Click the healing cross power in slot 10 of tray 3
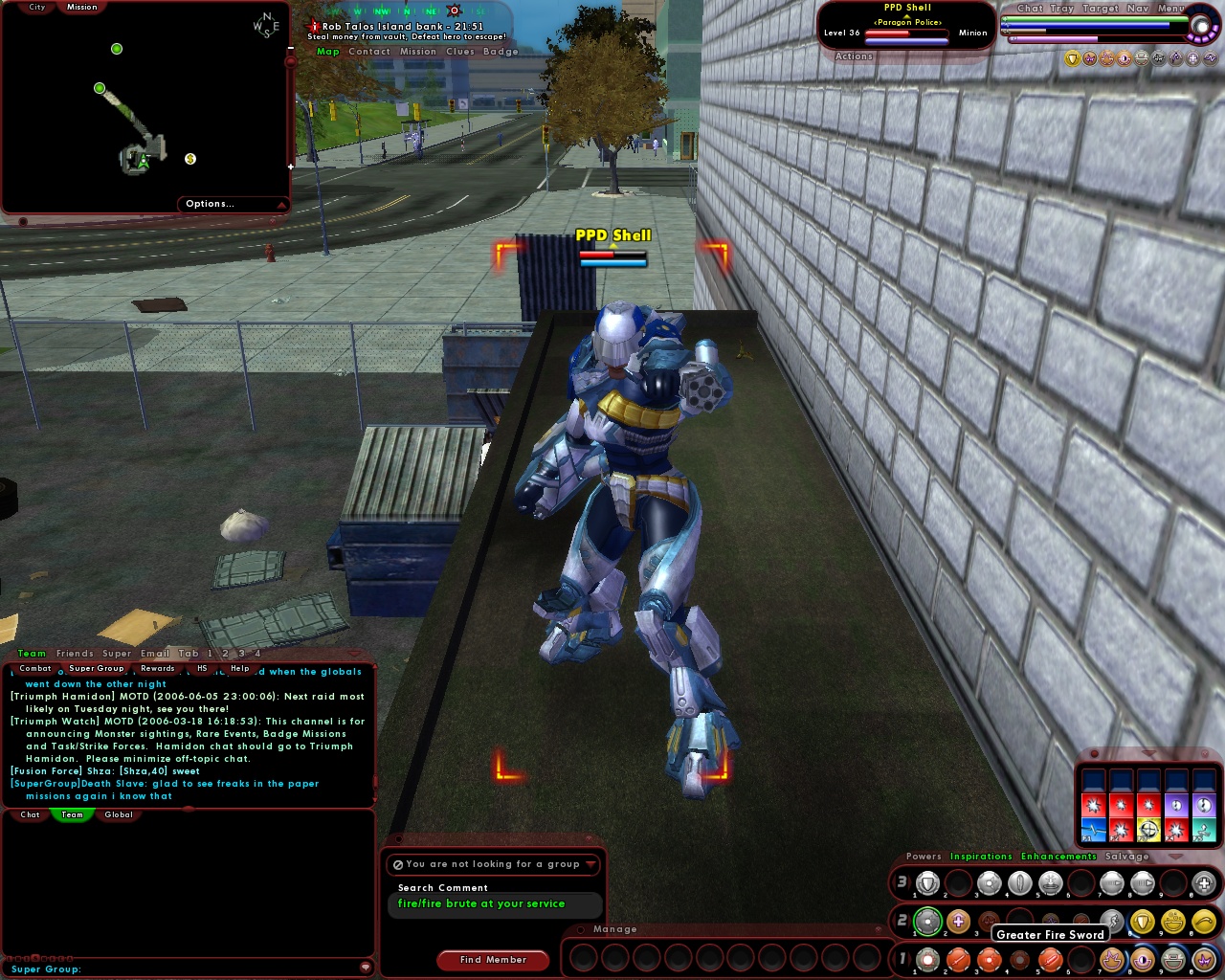The height and width of the screenshot is (980, 1225). (x=1200, y=883)
